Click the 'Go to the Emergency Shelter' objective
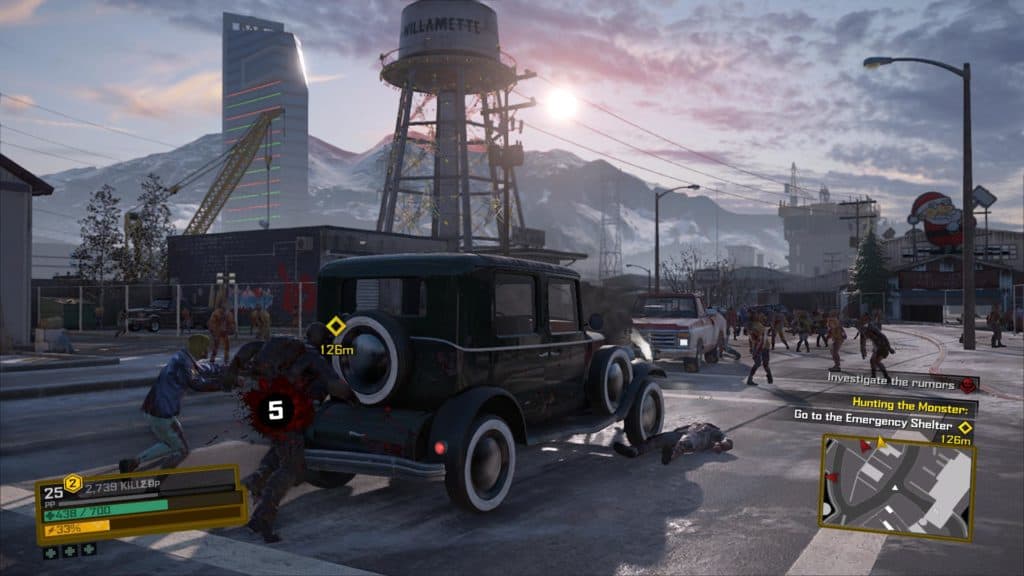Screen dimensions: 1024x576 873,414
